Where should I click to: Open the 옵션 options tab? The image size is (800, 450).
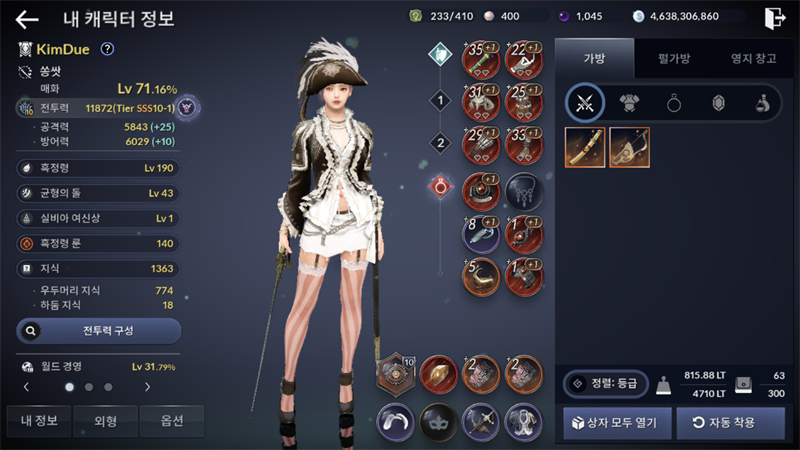[172, 421]
